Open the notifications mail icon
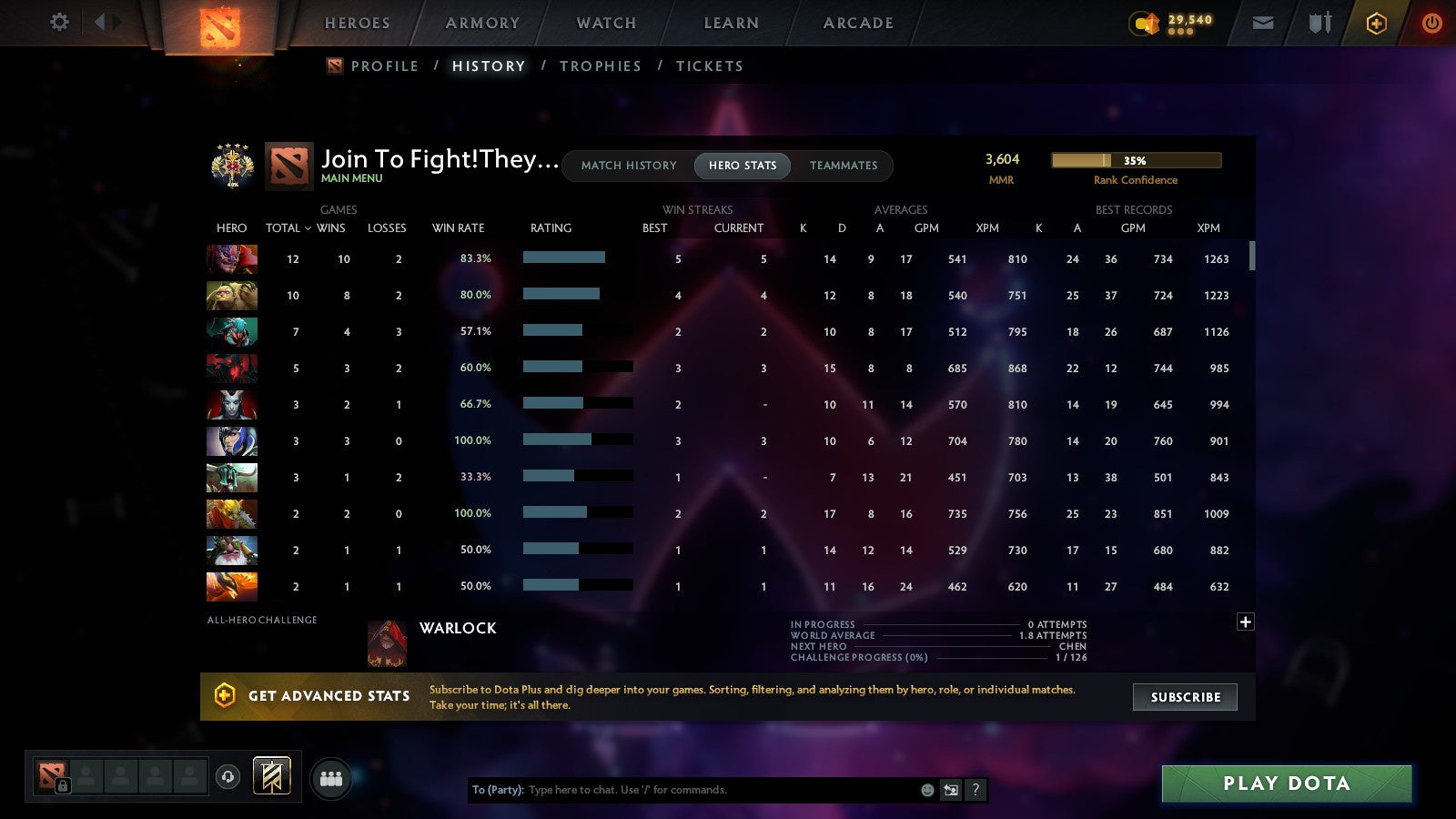Viewport: 1456px width, 819px height. click(1263, 22)
